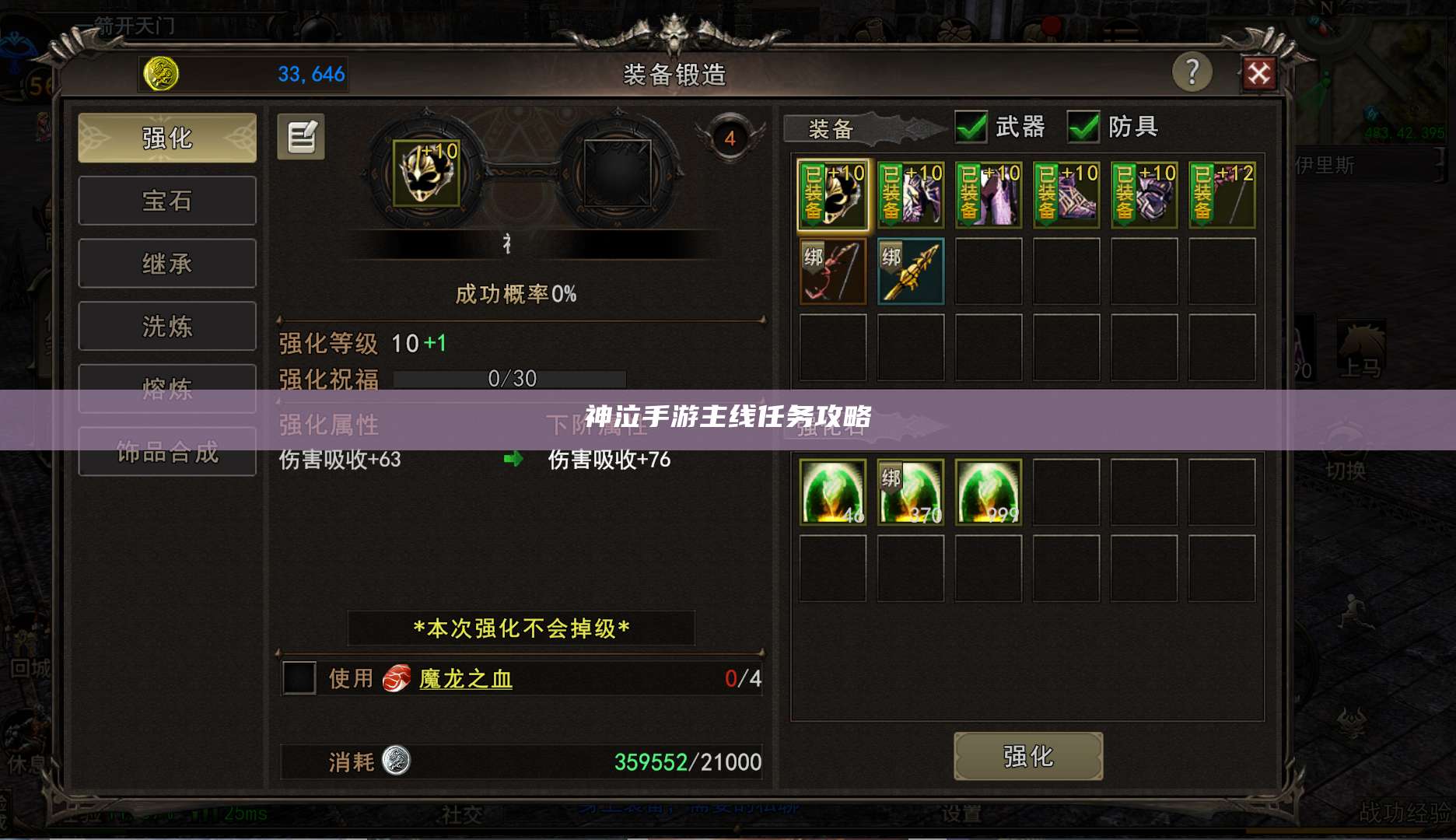Open the gold coin recharge icon

point(161,74)
